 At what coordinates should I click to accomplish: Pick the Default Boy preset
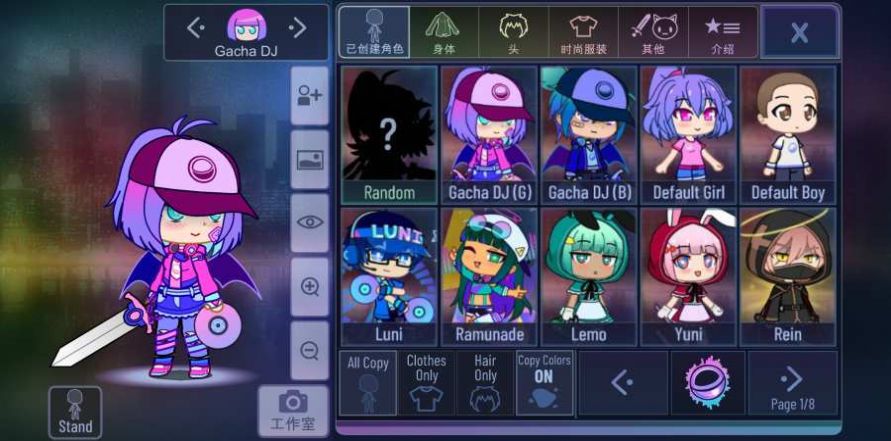tap(788, 135)
